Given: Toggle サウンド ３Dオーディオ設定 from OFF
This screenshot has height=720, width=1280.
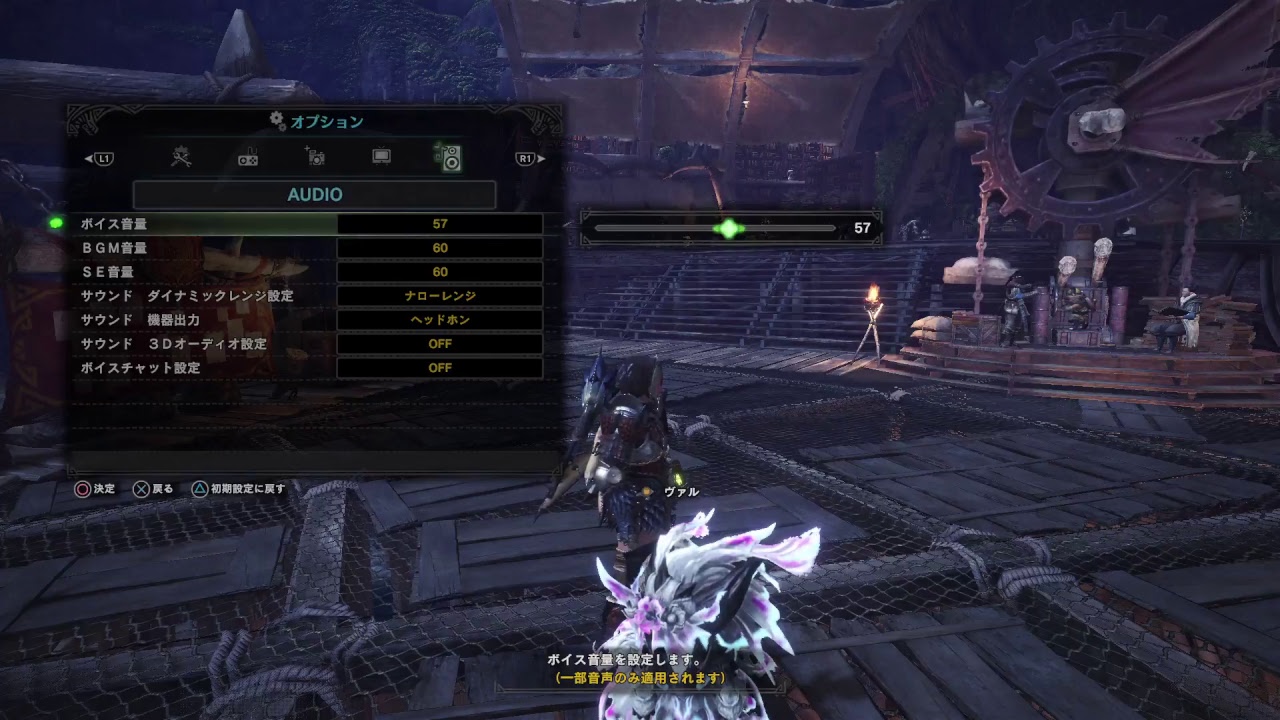Looking at the screenshot, I should [440, 343].
